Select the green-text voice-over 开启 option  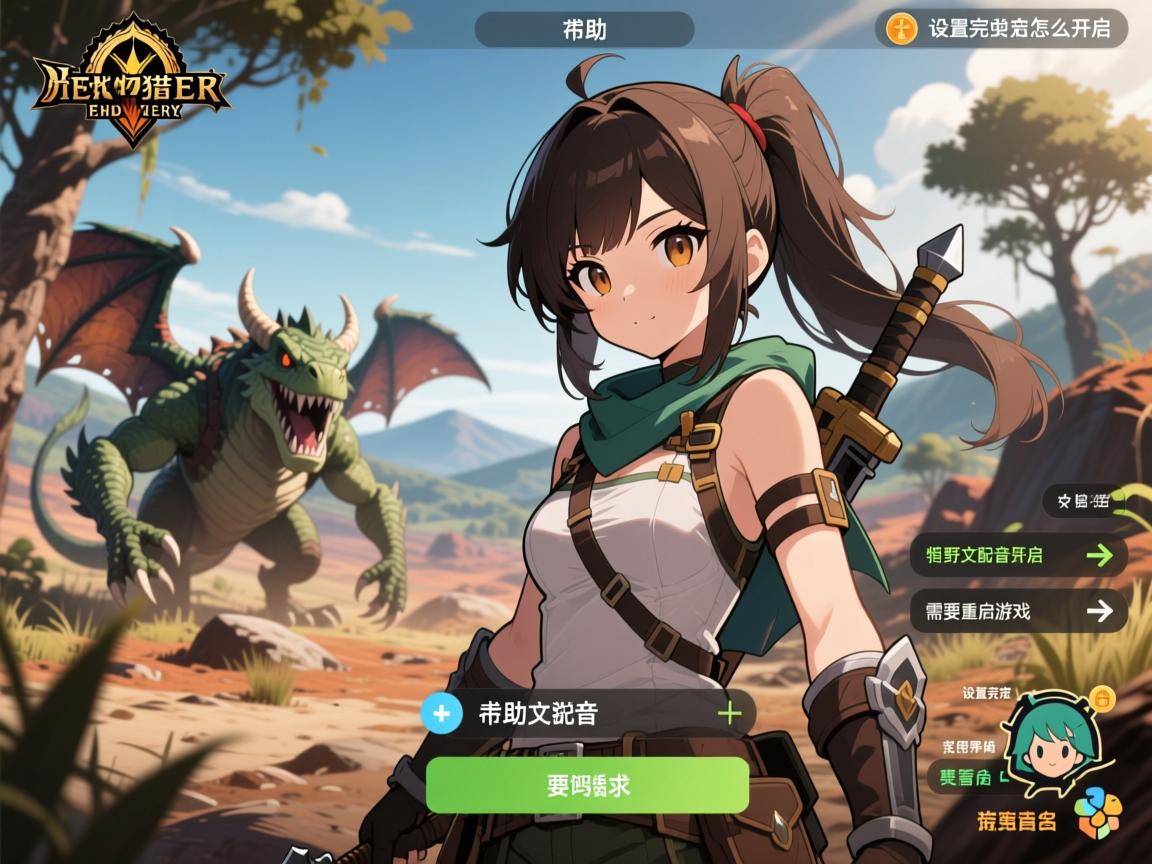click(1018, 555)
